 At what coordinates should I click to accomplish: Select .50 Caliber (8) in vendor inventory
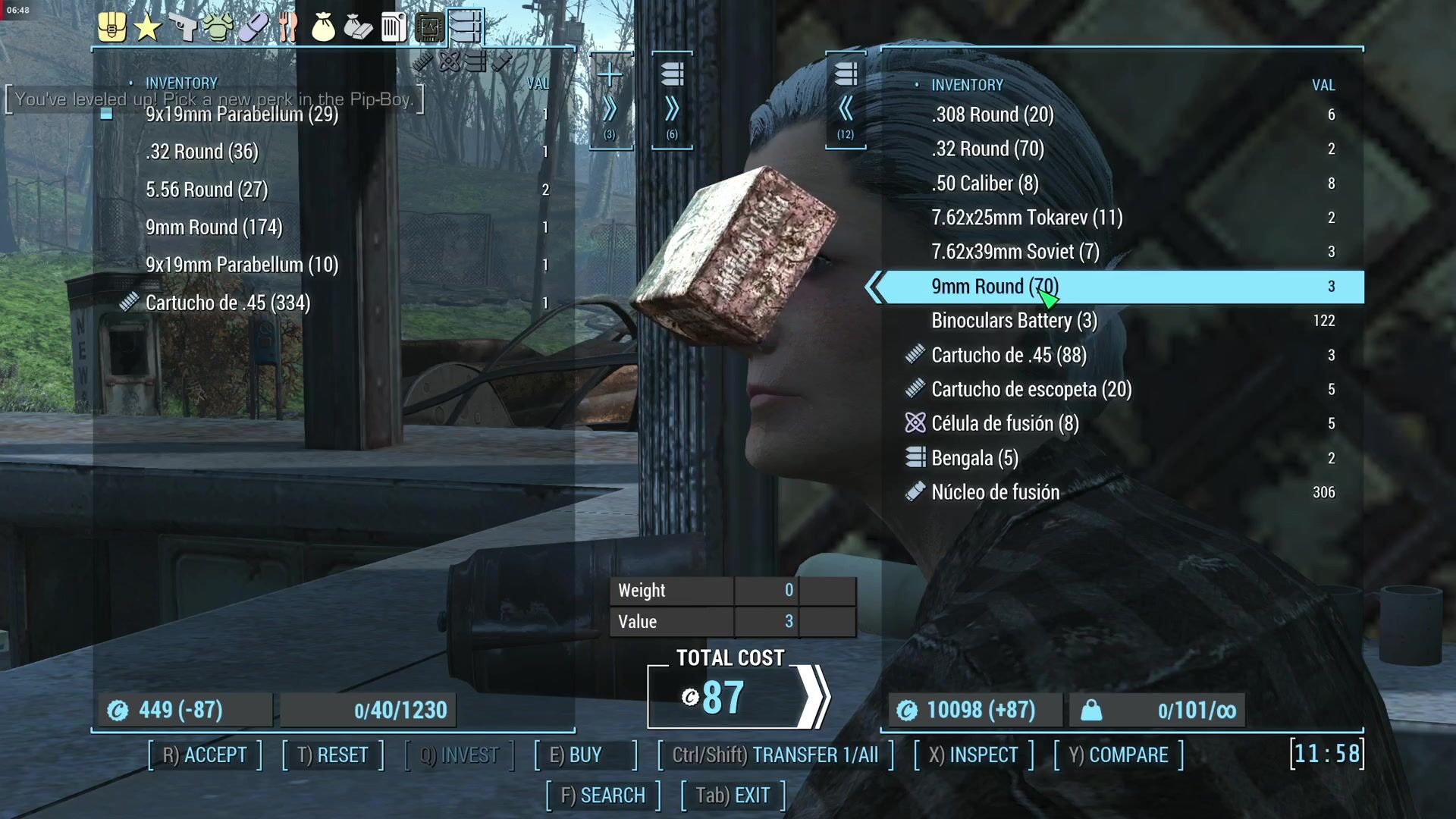click(984, 184)
